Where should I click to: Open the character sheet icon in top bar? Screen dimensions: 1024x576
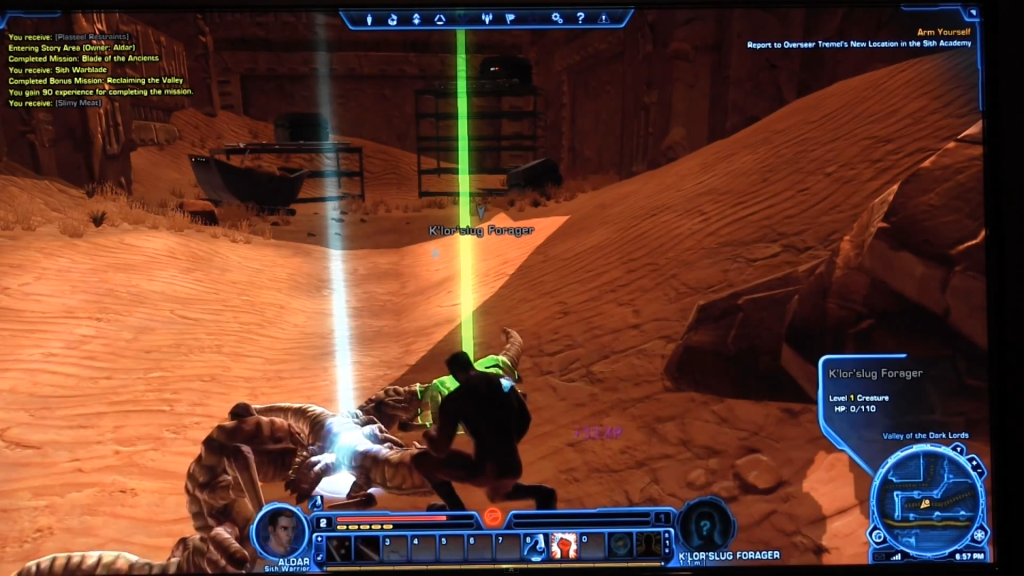click(x=370, y=18)
